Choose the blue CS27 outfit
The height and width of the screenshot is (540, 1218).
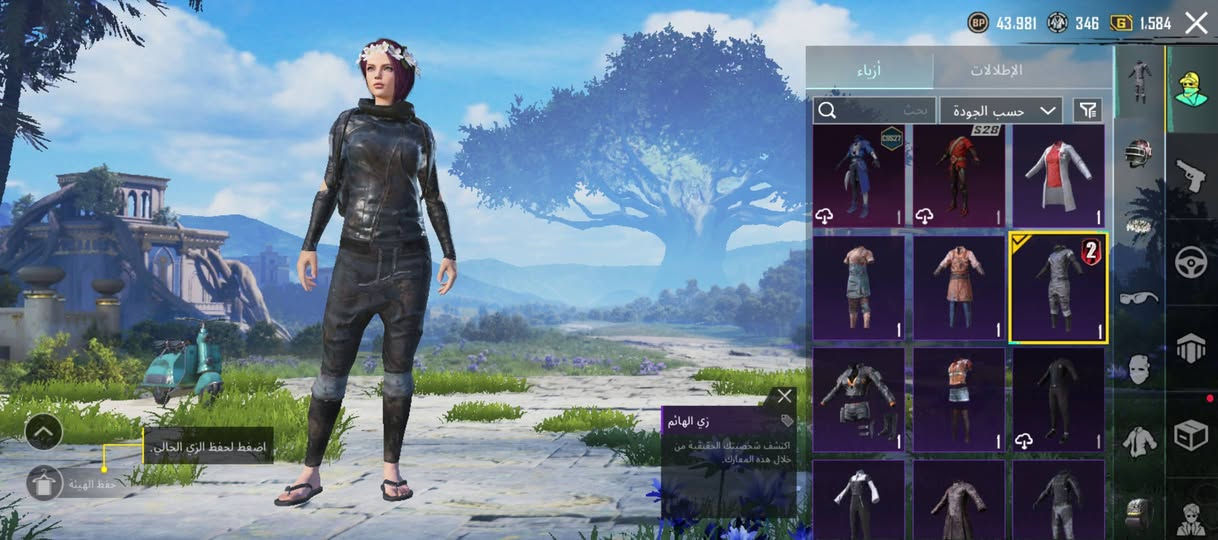point(858,176)
